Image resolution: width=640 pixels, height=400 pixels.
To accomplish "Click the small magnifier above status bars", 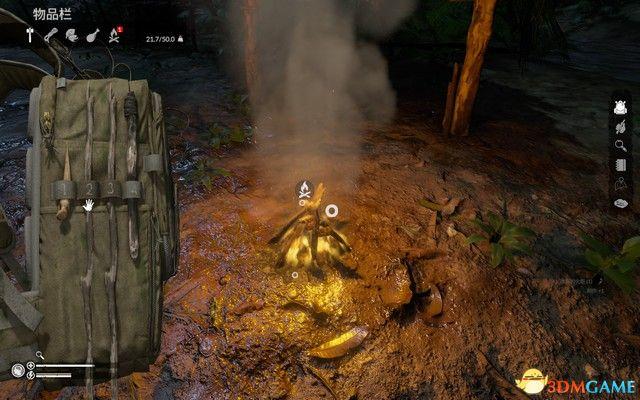I will [40, 355].
